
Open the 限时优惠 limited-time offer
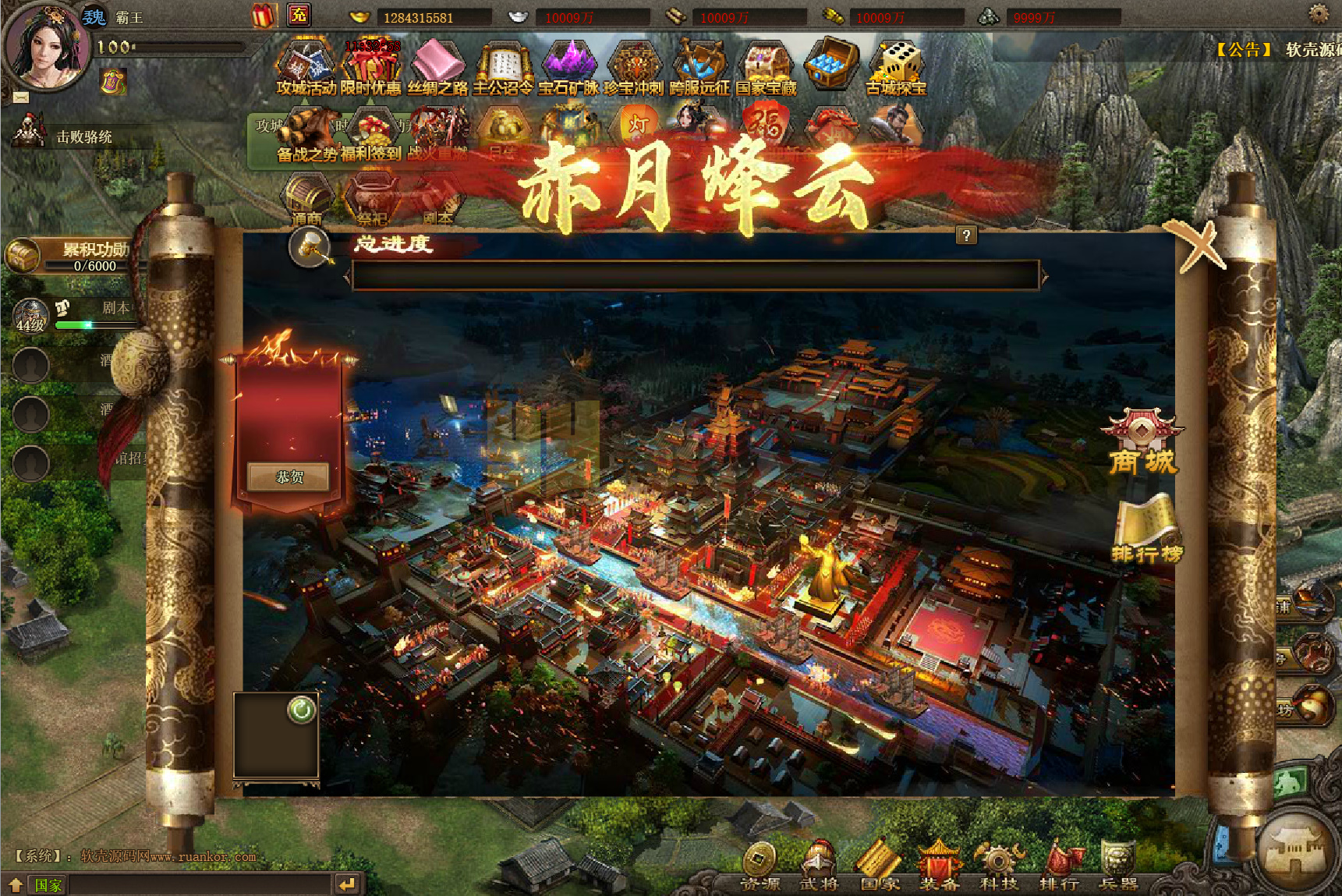tap(371, 69)
